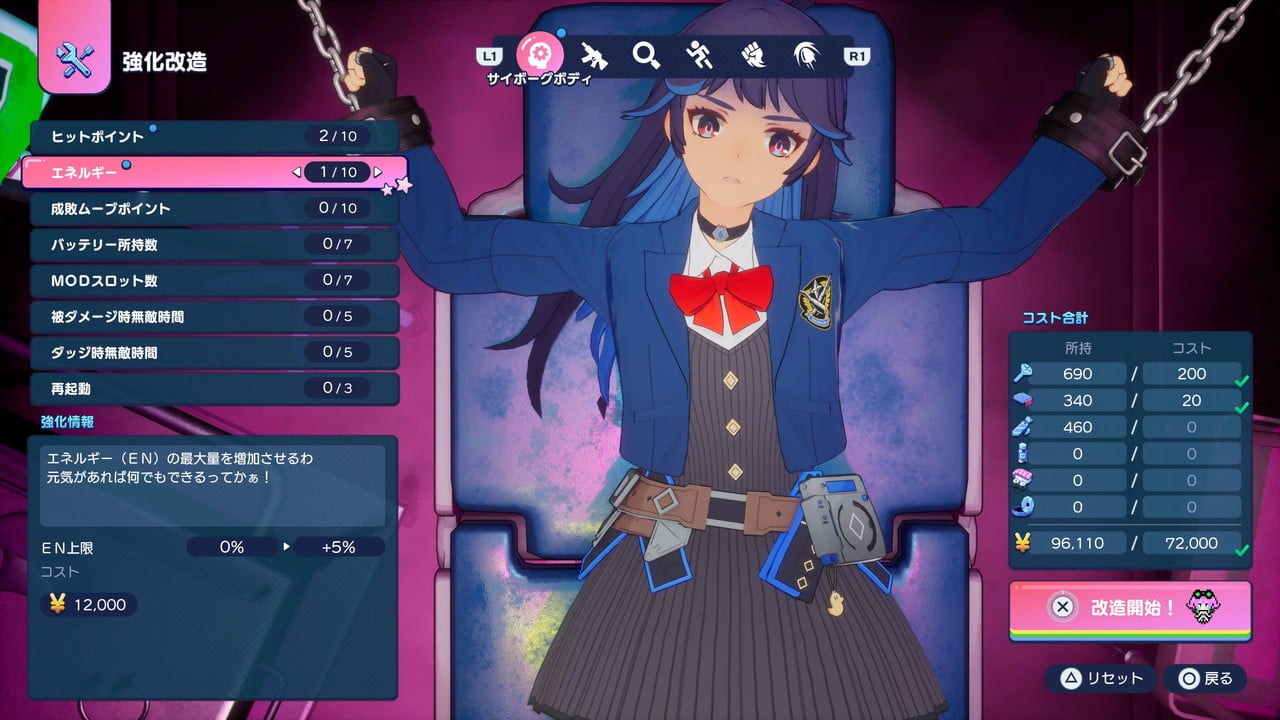Go back with the 戻る button
1280x720 pixels.
pos(1205,679)
